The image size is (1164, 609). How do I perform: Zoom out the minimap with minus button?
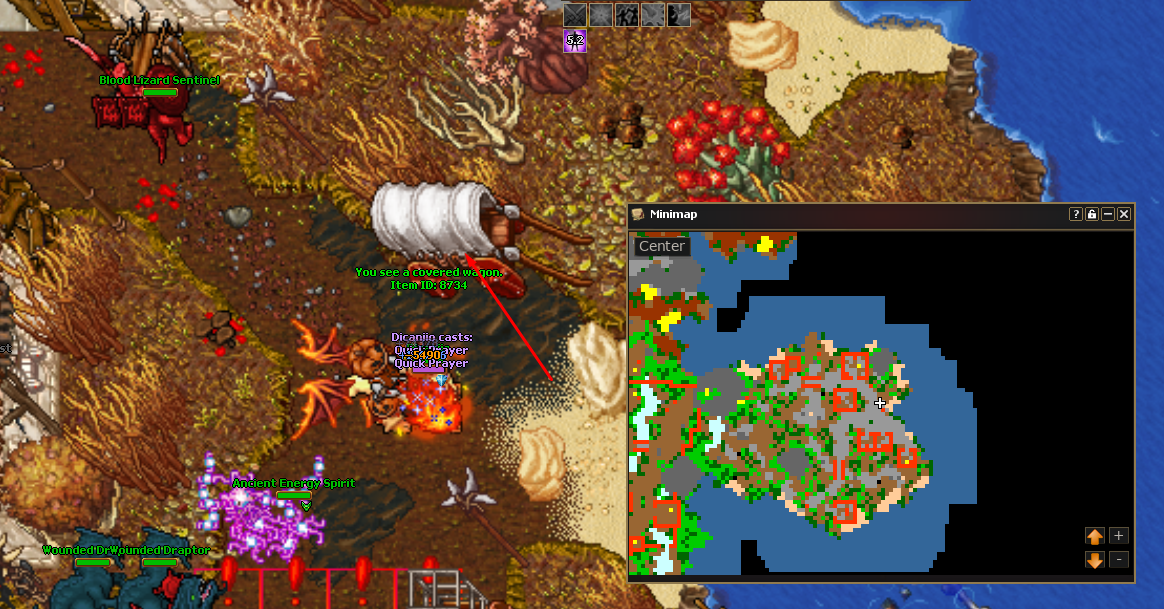(x=1119, y=560)
